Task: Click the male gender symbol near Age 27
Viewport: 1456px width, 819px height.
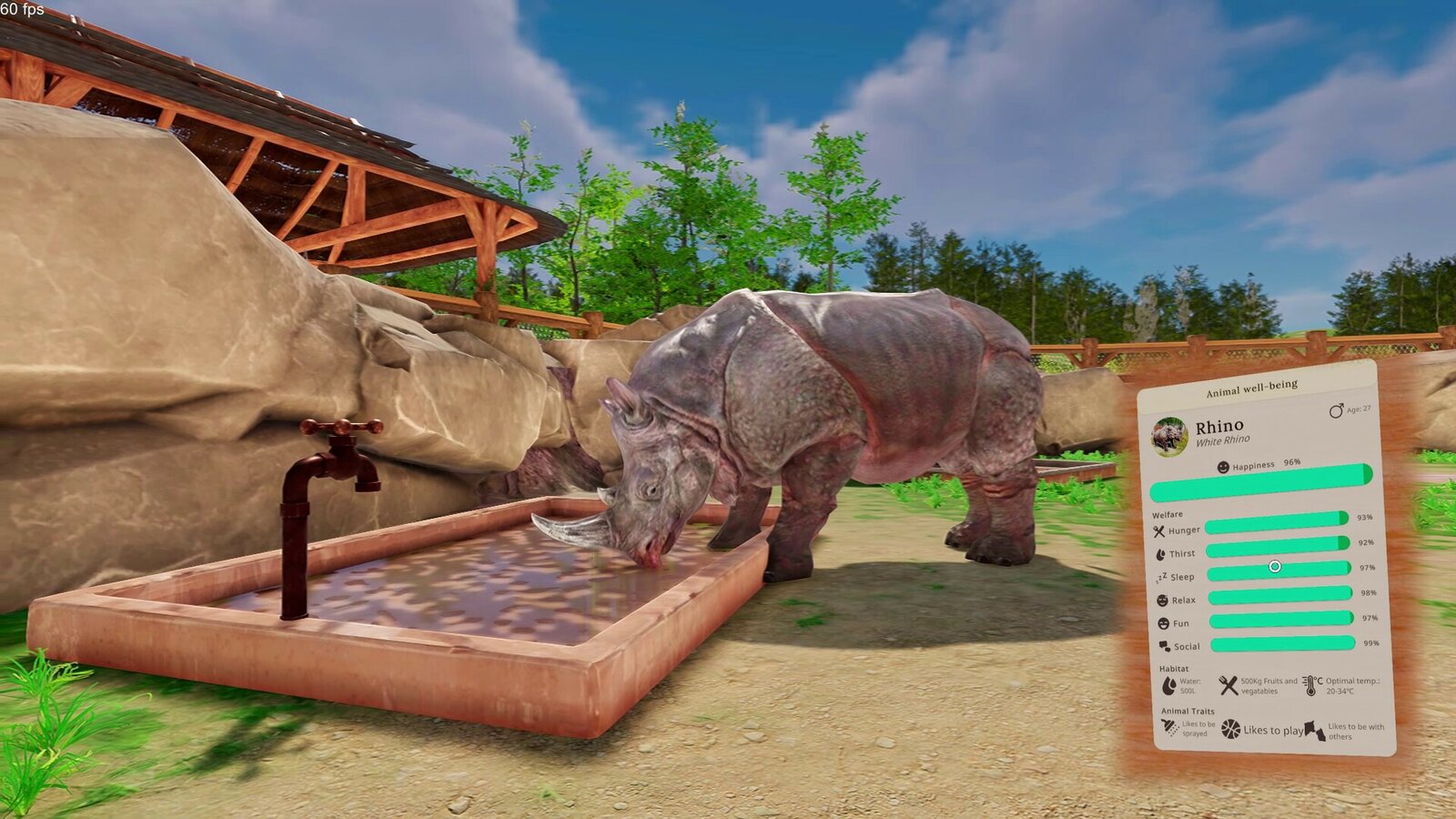Action: (1336, 410)
